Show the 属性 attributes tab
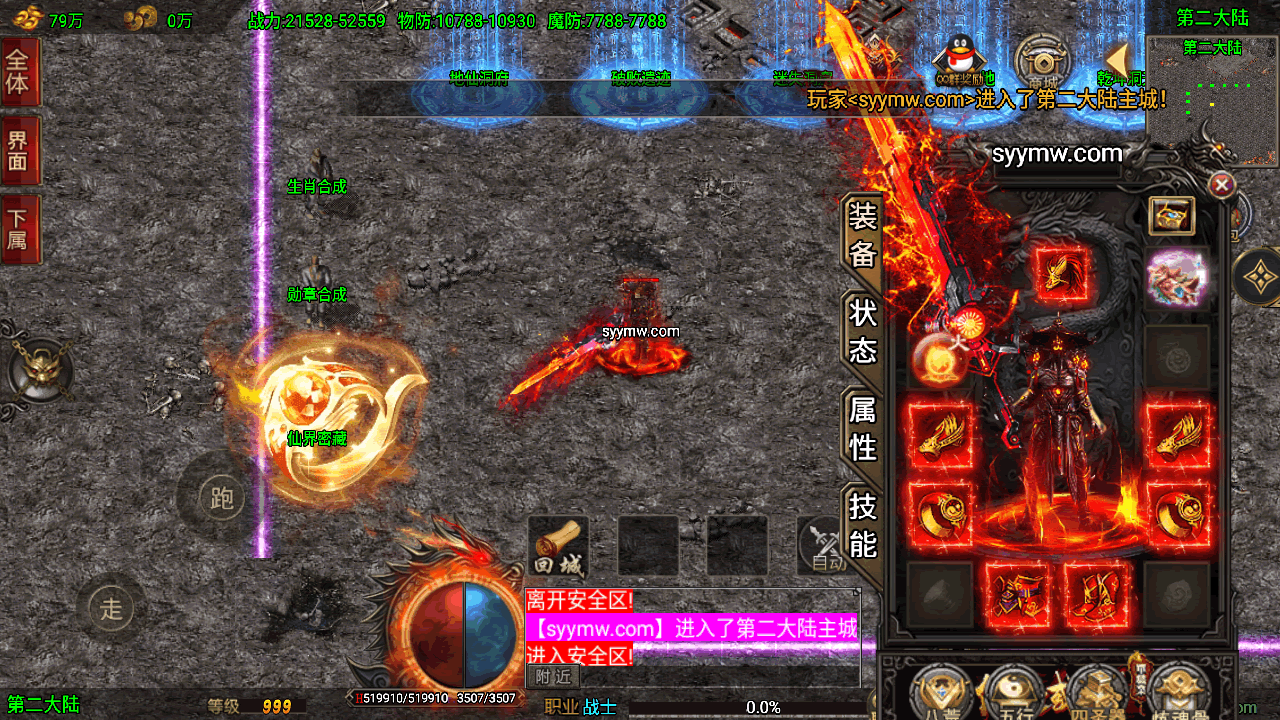1280x720 pixels. point(862,428)
